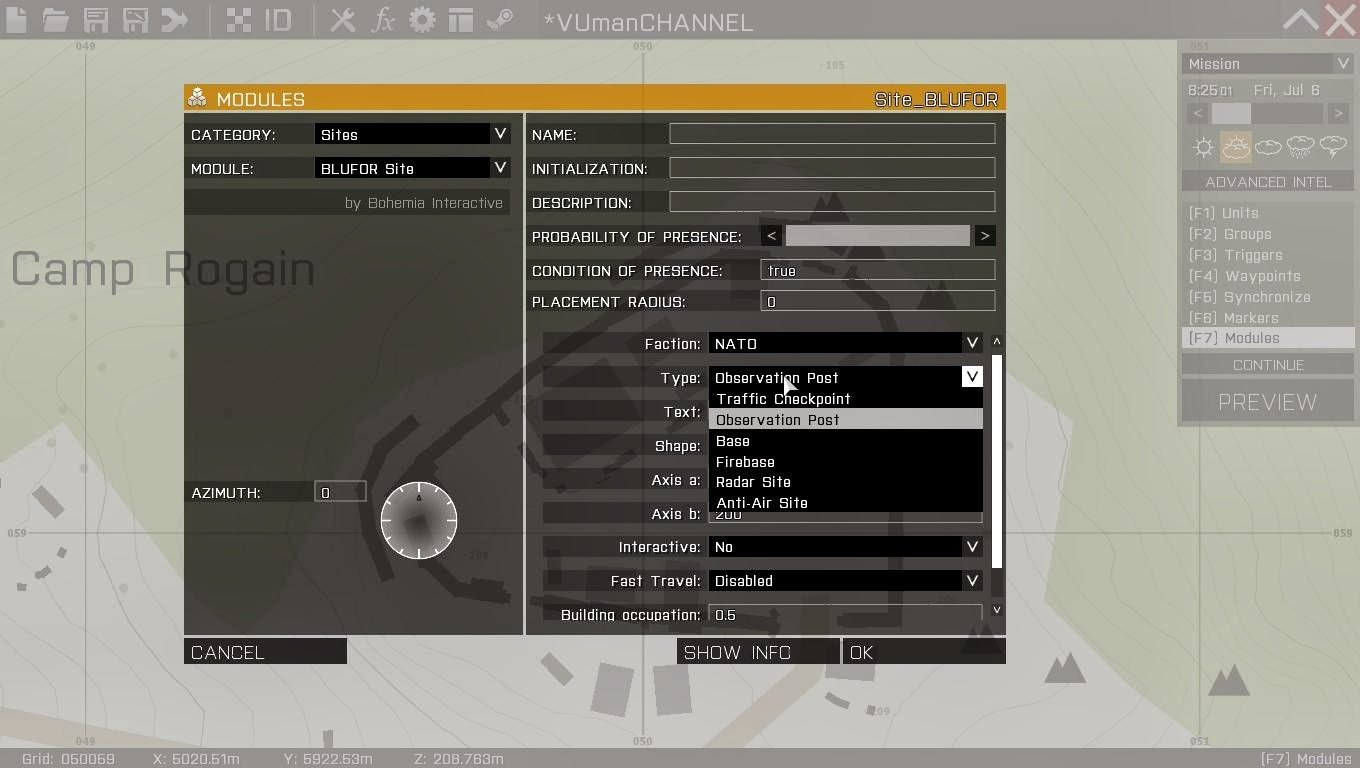Enable sunny weather
The height and width of the screenshot is (768, 1360).
click(1202, 147)
